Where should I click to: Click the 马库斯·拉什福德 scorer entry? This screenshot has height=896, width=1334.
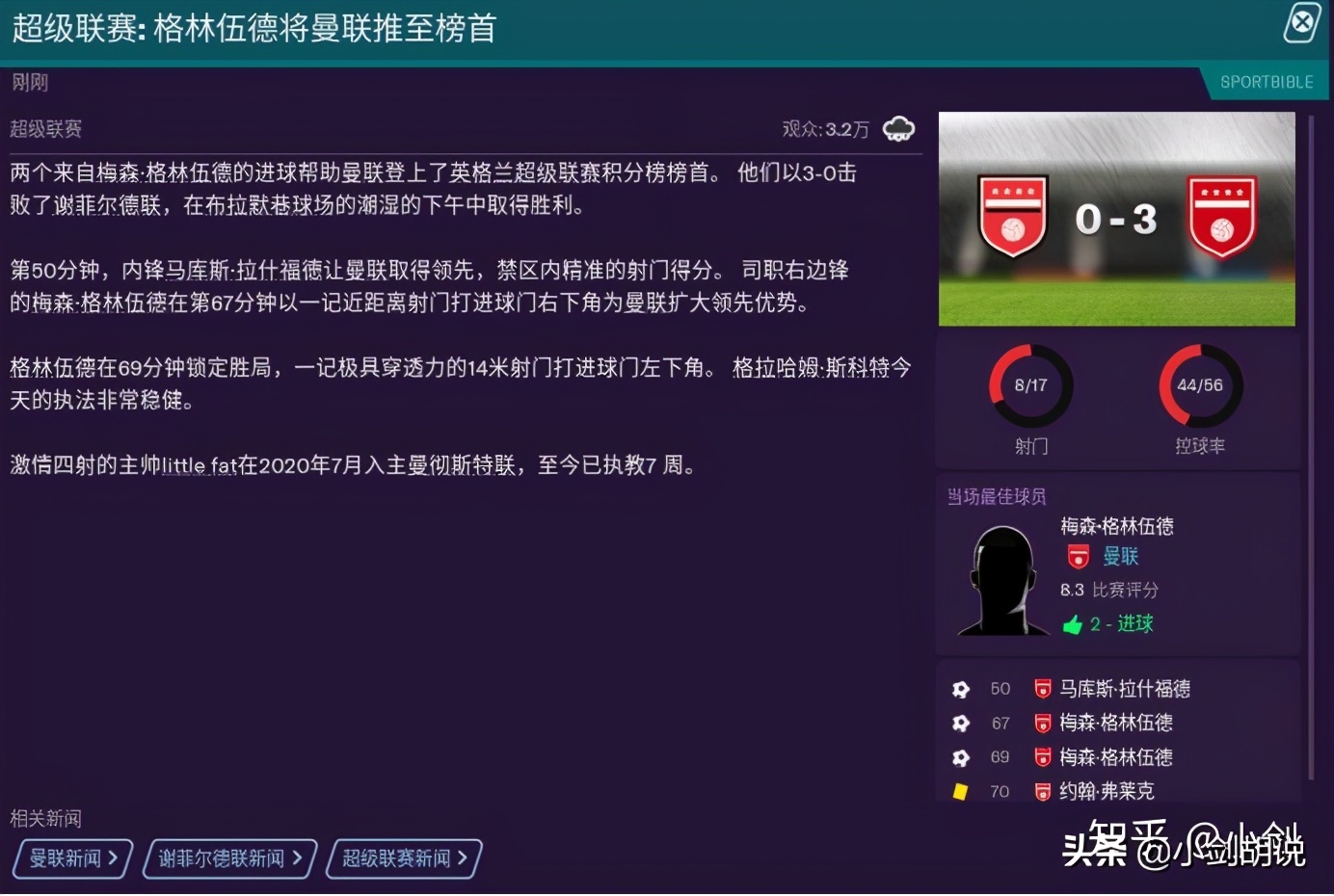tap(1125, 689)
